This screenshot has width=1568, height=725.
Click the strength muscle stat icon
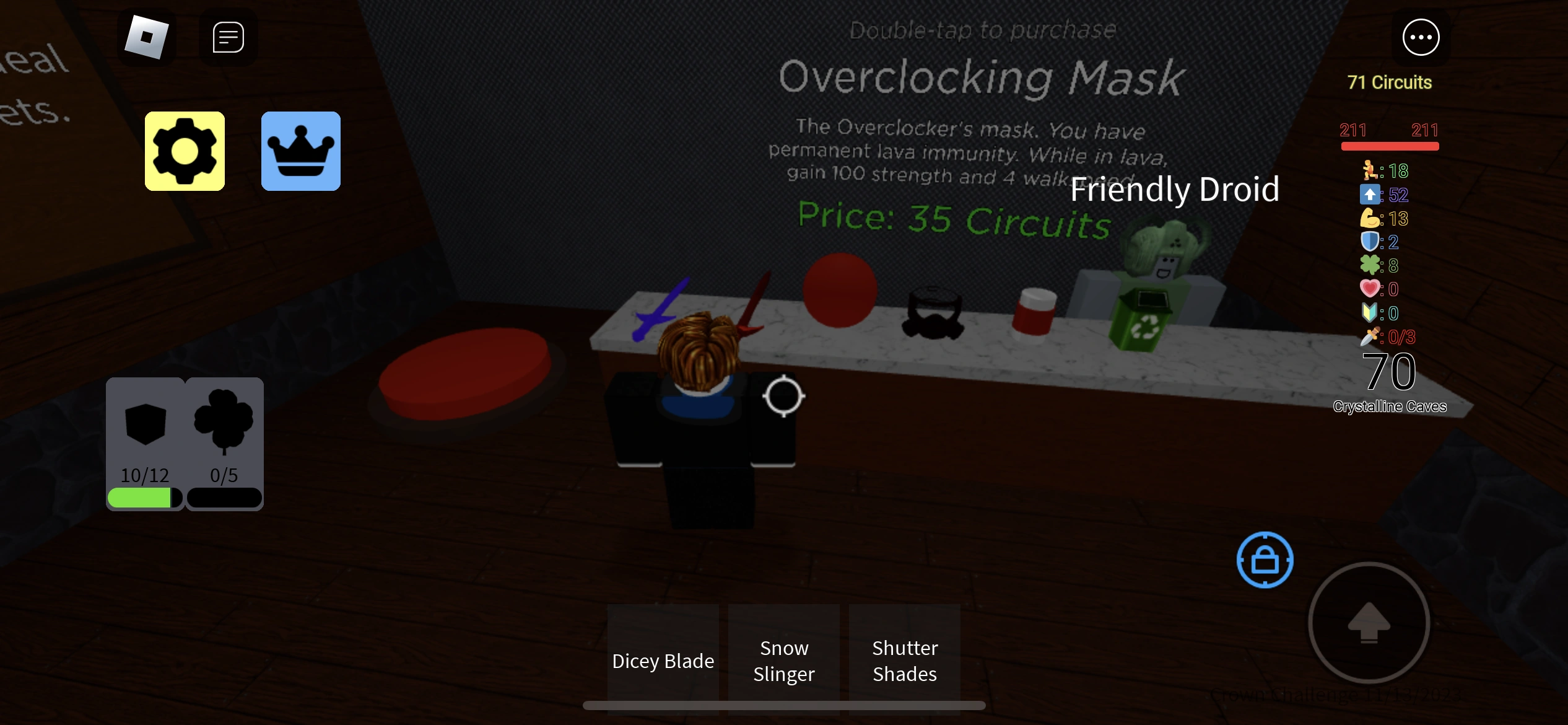pos(1370,219)
